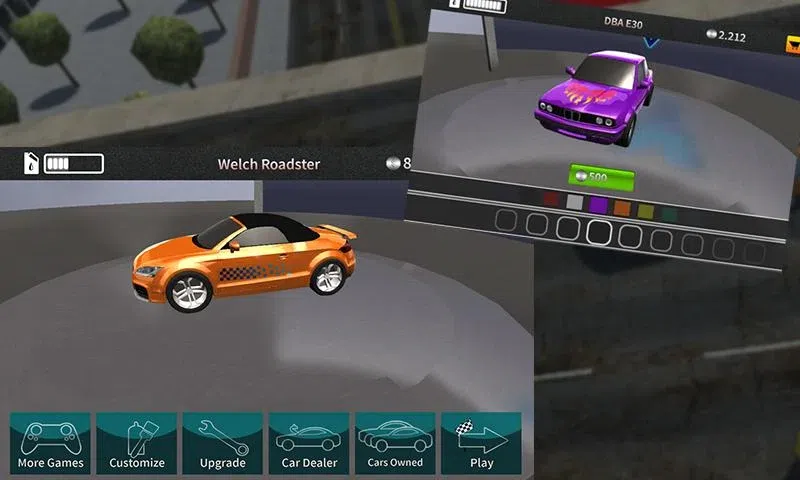
Task: Open the Customize screen
Action: (x=137, y=443)
